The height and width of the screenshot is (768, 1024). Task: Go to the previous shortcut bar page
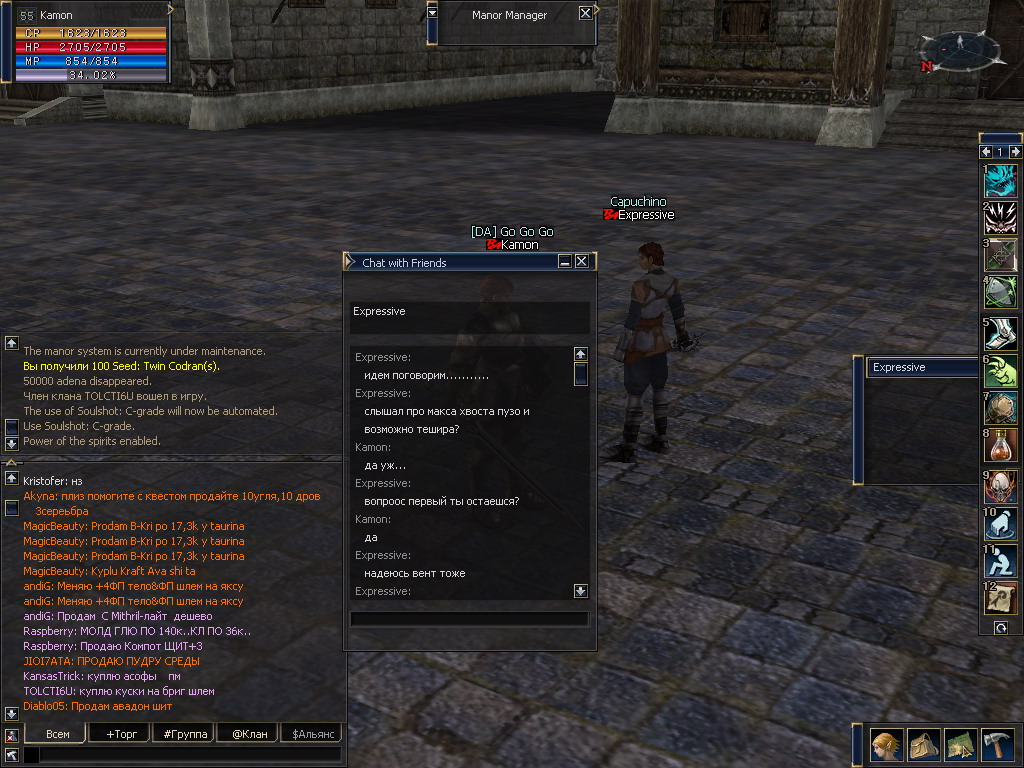[x=987, y=152]
